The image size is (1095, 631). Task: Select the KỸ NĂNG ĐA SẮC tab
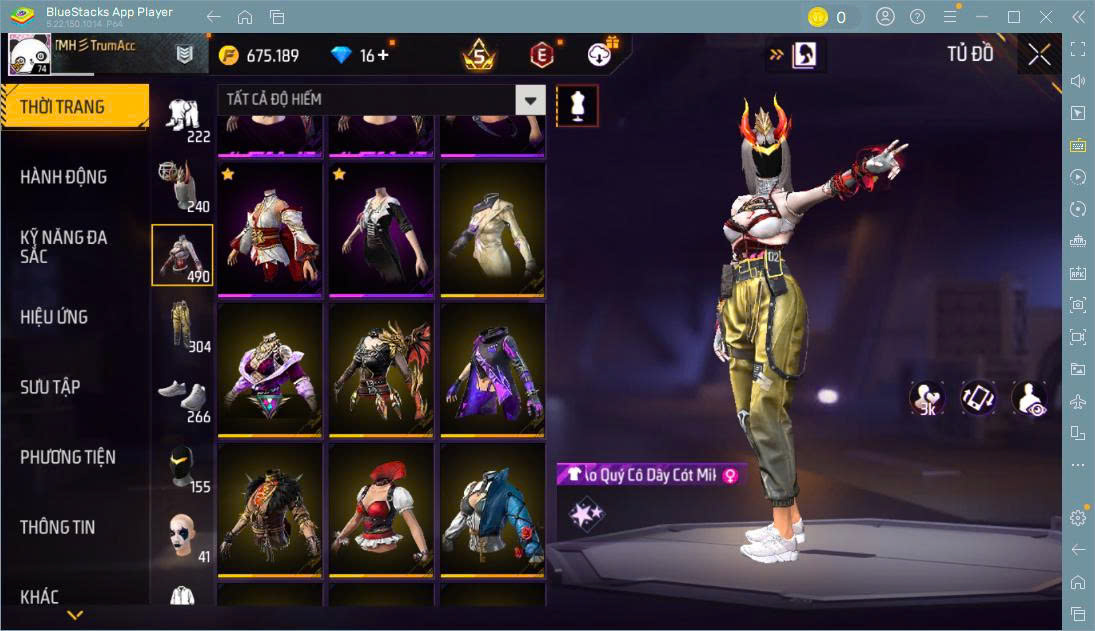click(x=63, y=246)
